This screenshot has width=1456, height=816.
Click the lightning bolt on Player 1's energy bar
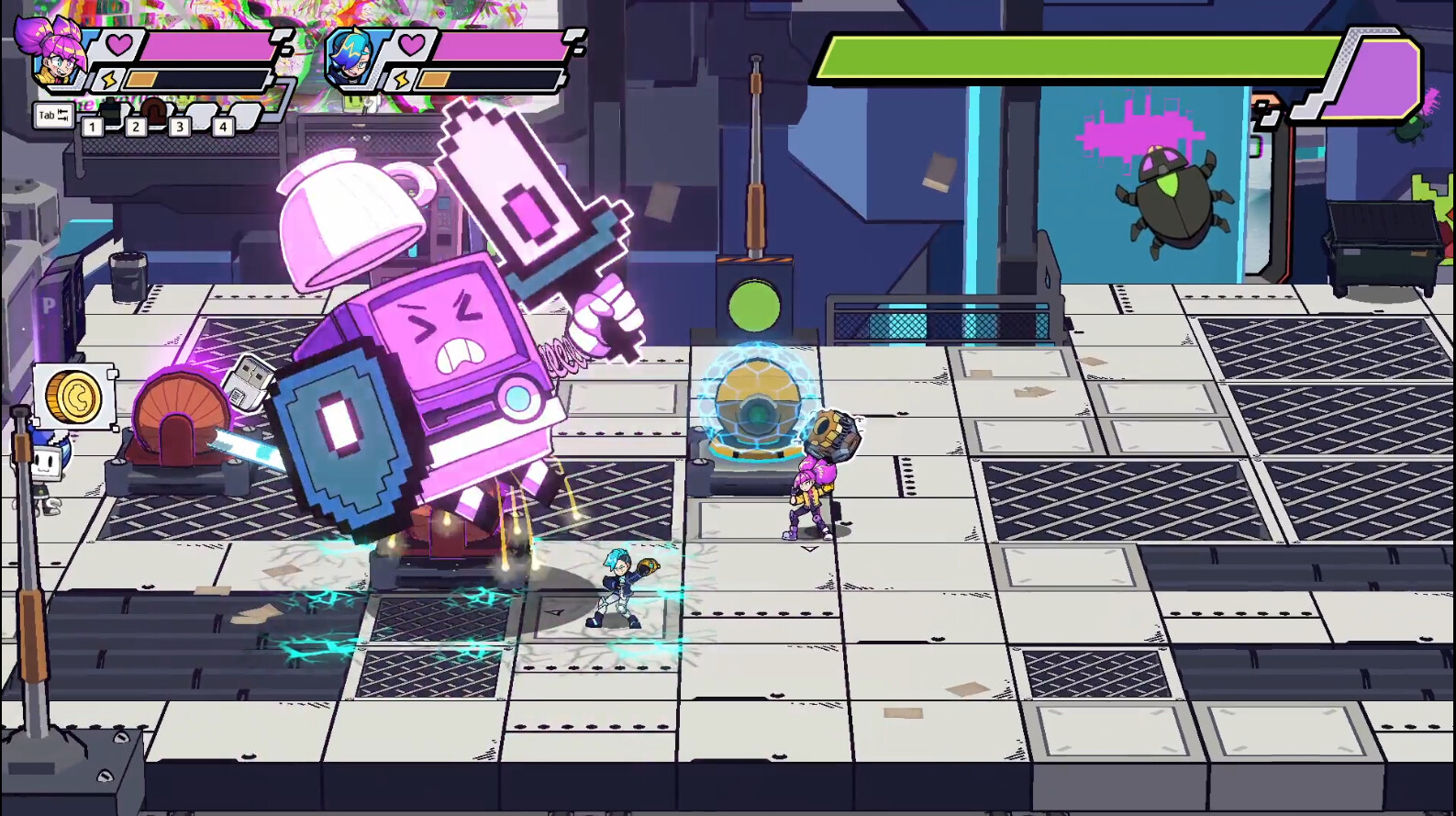pos(108,79)
